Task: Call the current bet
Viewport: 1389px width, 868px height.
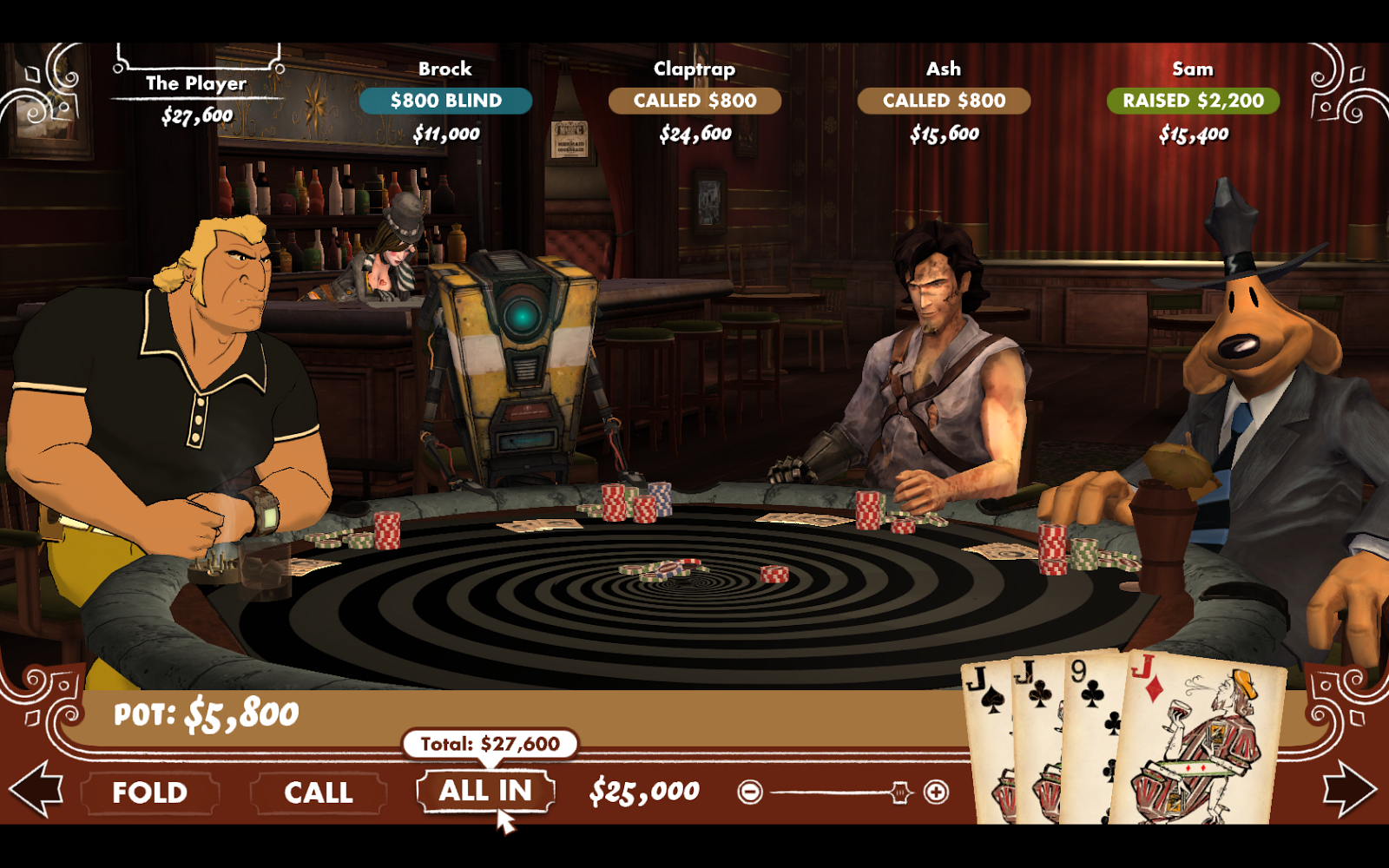Action: coord(318,792)
